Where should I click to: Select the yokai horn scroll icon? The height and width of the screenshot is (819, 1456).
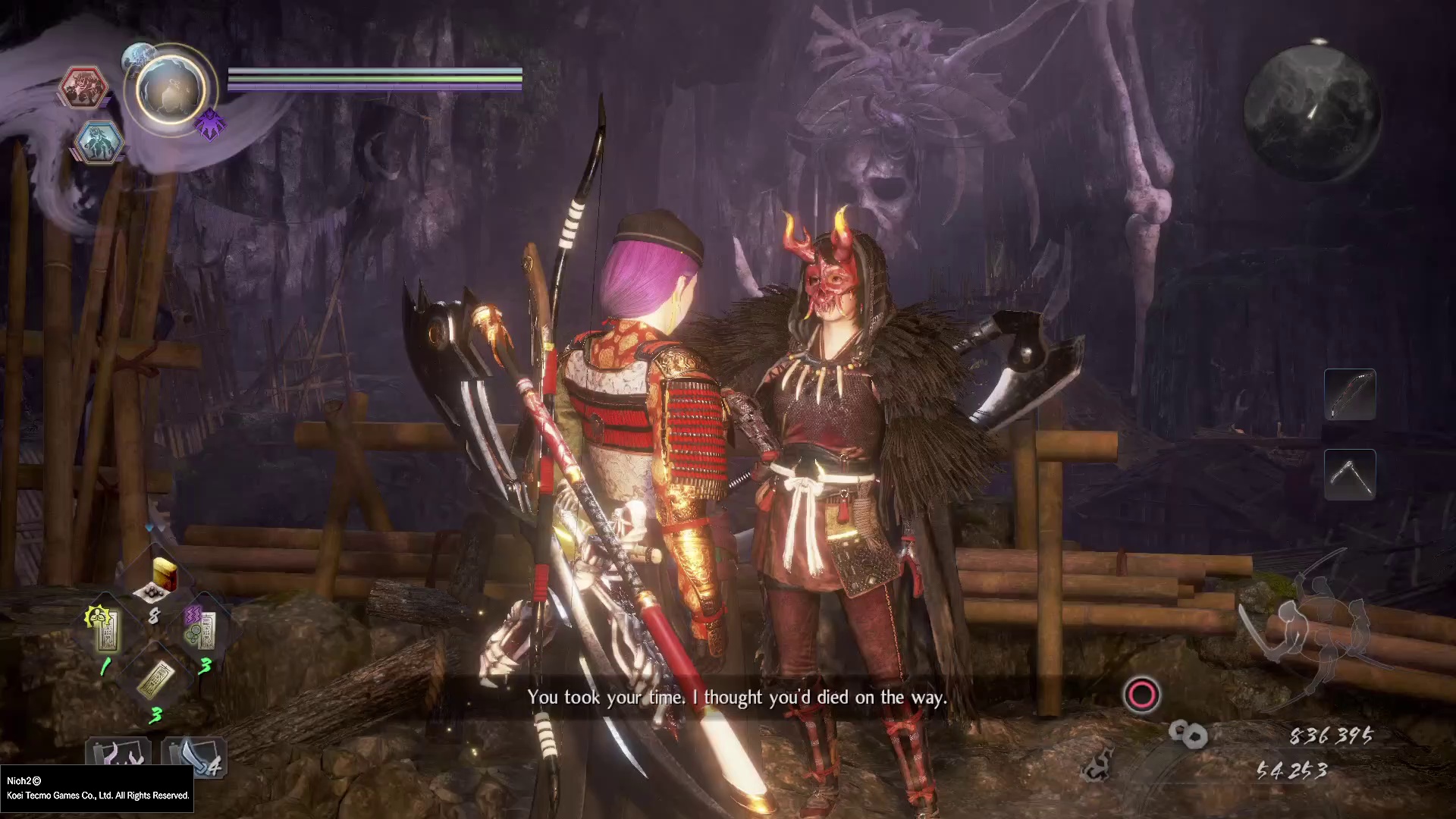point(118,755)
